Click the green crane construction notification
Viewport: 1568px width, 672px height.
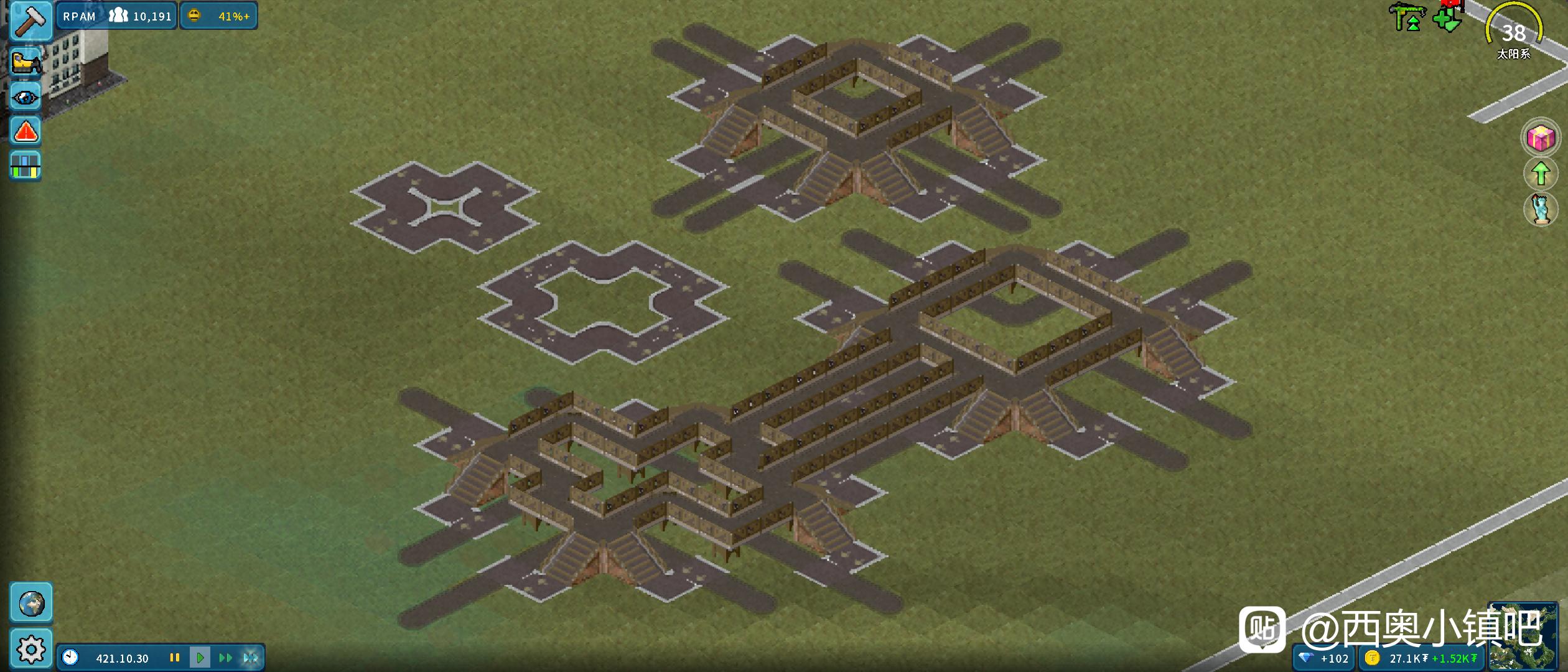tap(1407, 17)
